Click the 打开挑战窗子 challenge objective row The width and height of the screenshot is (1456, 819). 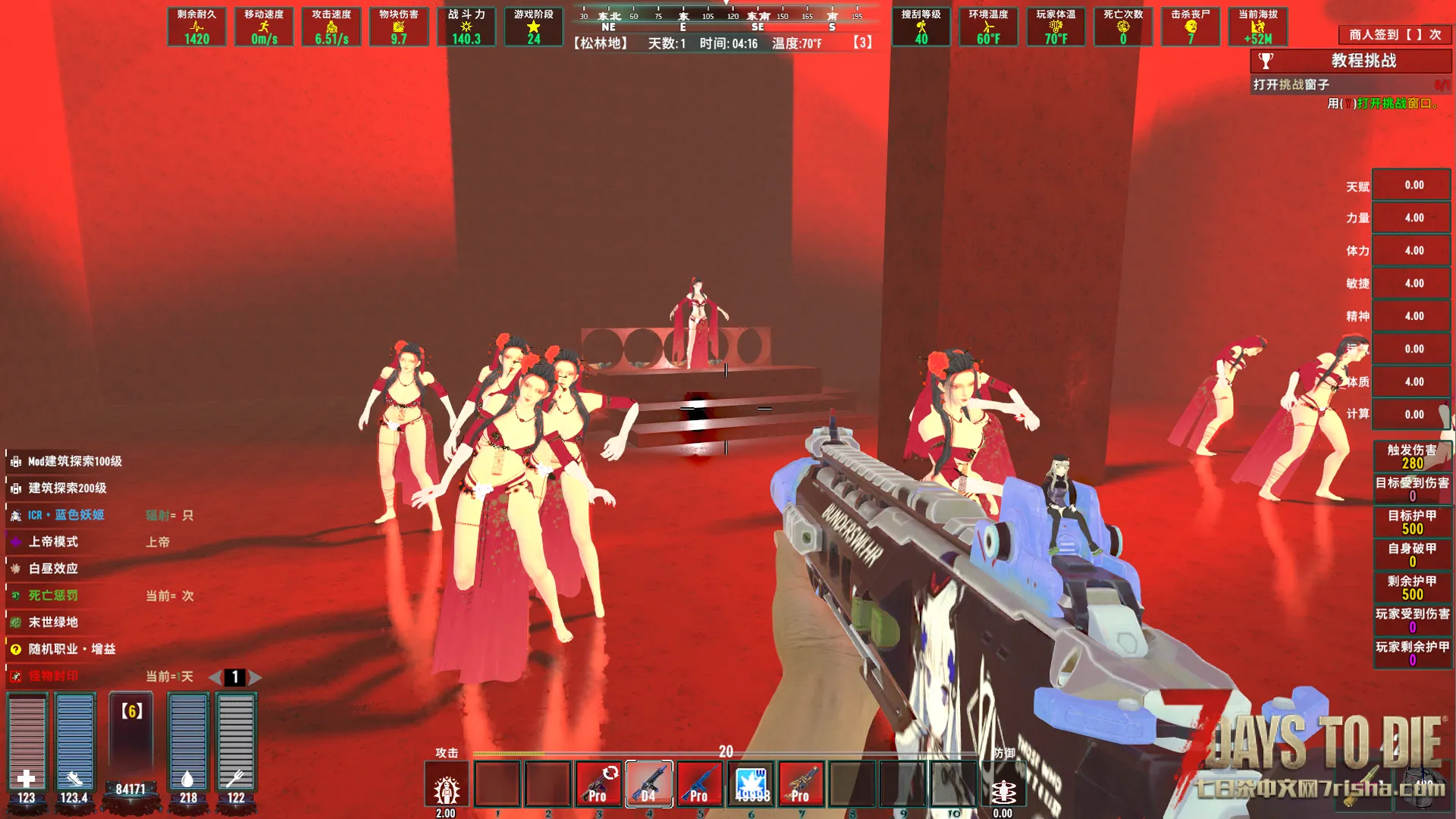click(x=1291, y=85)
